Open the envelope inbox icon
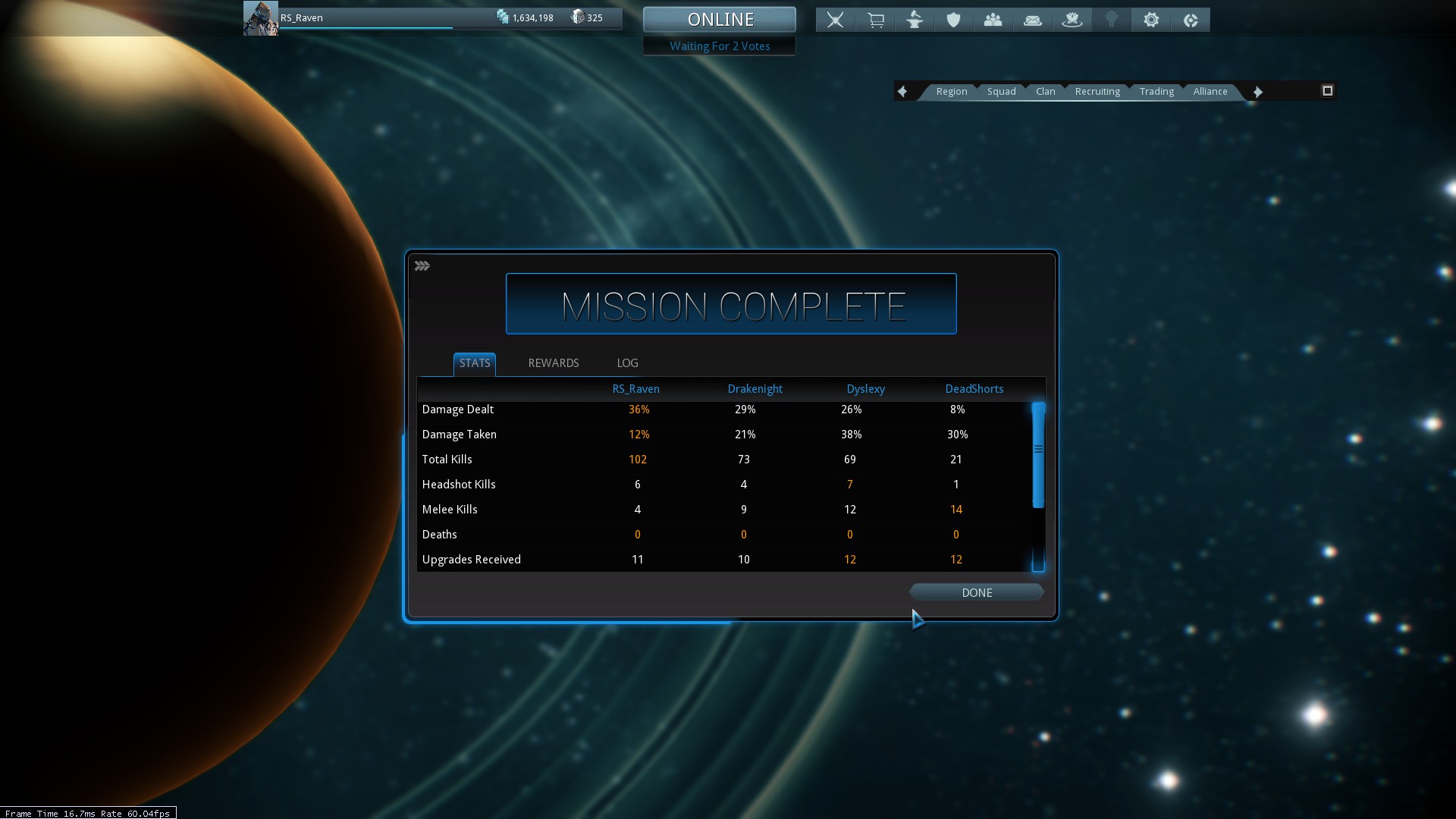Image resolution: width=1456 pixels, height=819 pixels. click(1032, 20)
